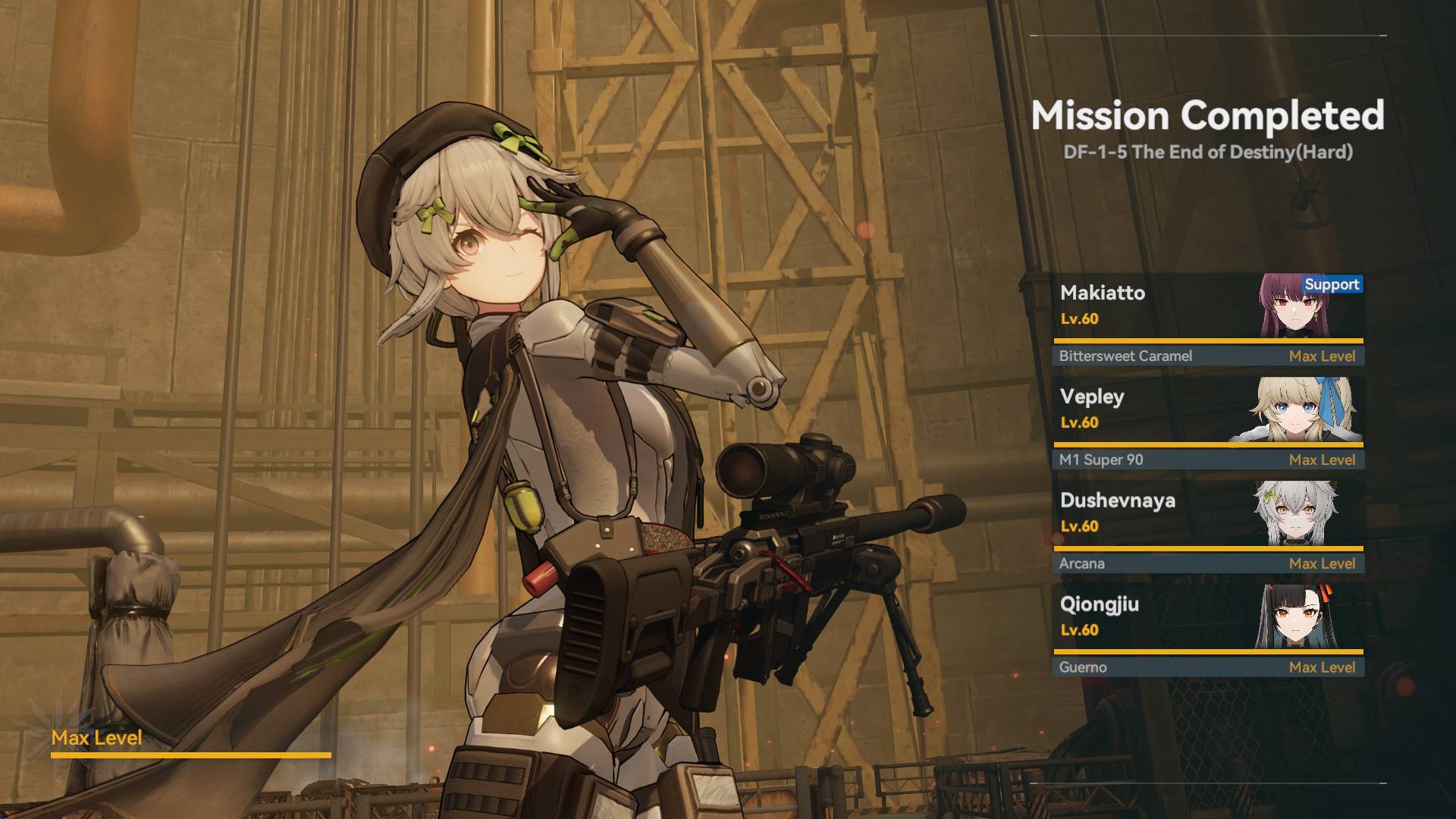Choose Dushevnaya's row in the results list

pos(1207,527)
